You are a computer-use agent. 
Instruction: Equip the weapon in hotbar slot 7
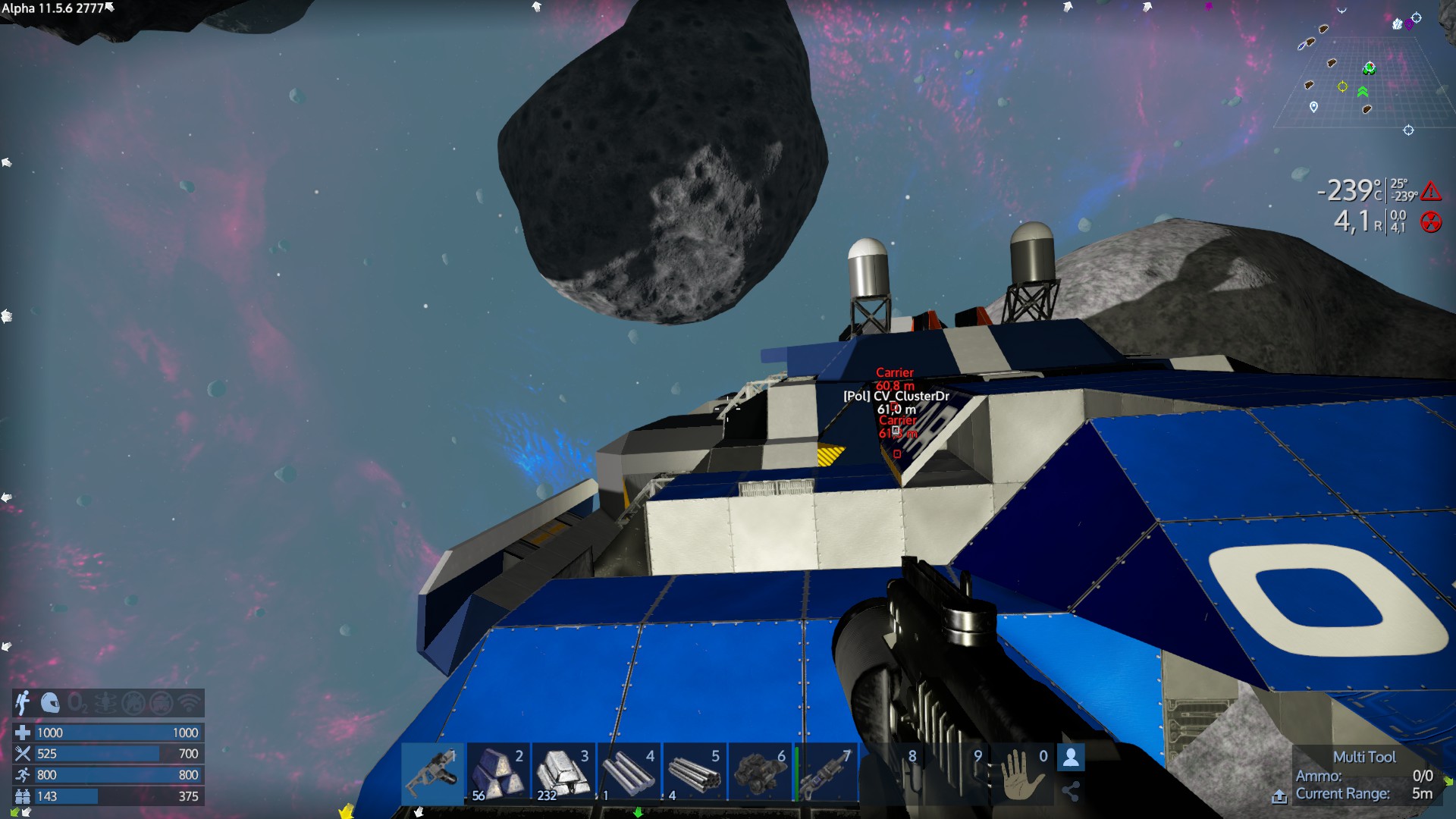pyautogui.click(x=826, y=772)
